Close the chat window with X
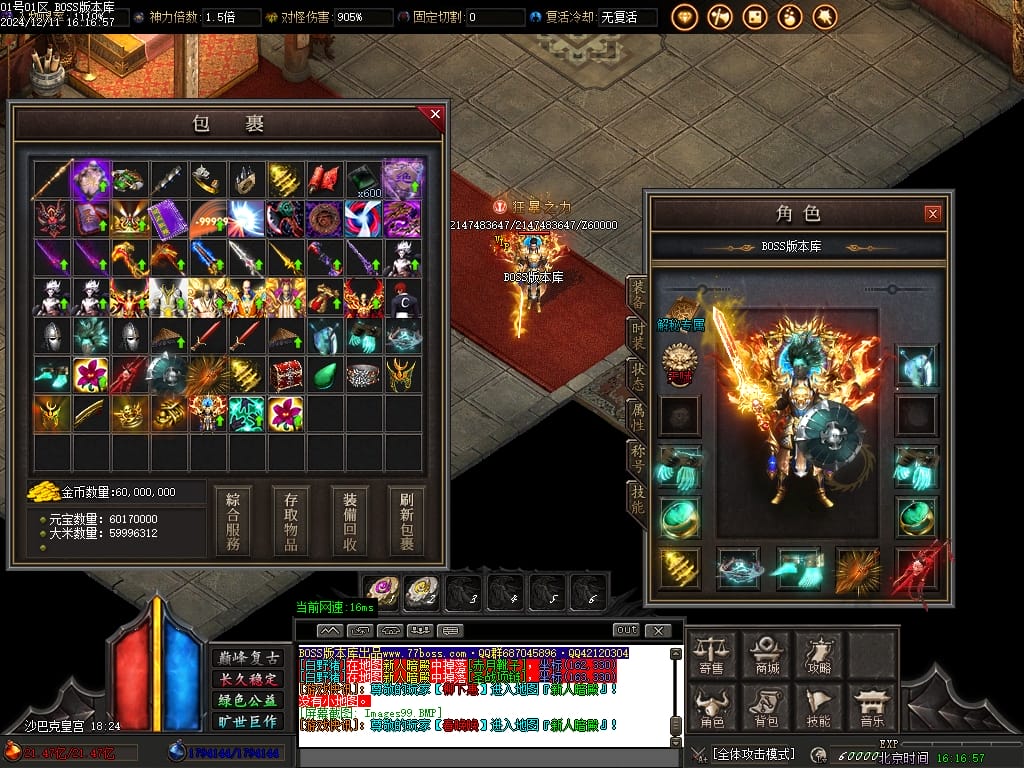Viewport: 1024px width, 768px height. (x=657, y=630)
